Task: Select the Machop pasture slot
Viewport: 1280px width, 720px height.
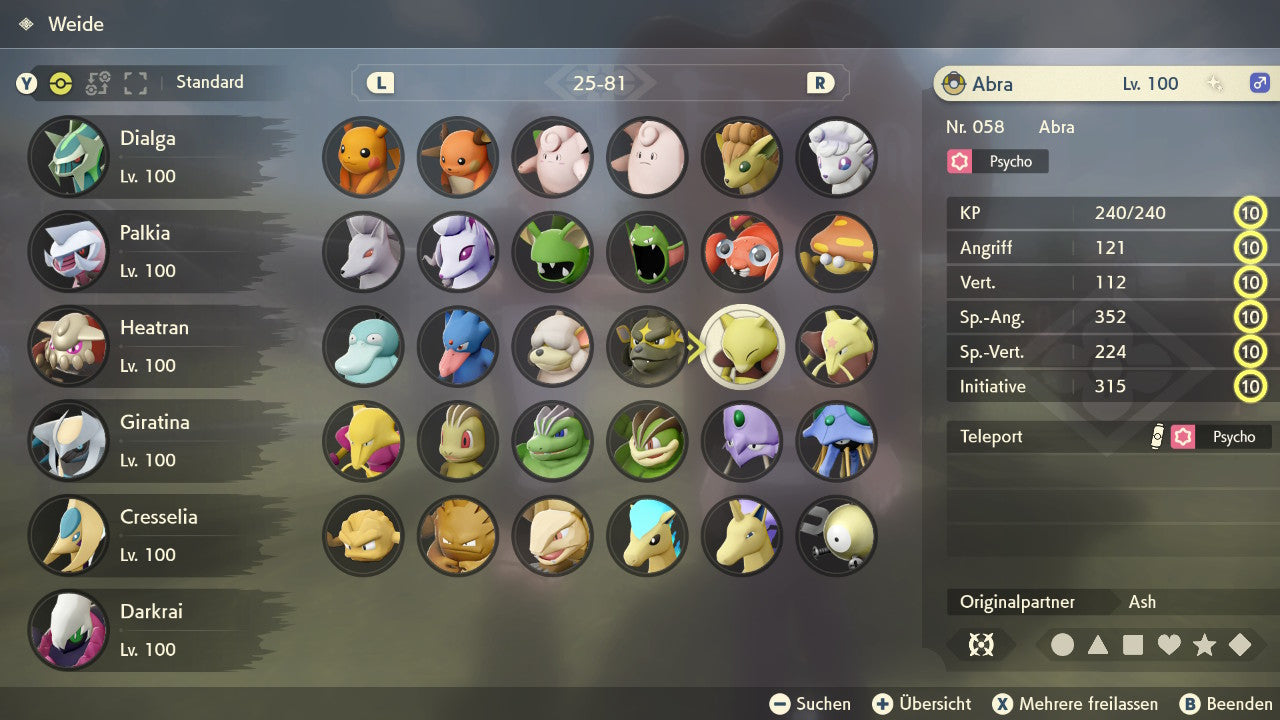Action: point(458,441)
